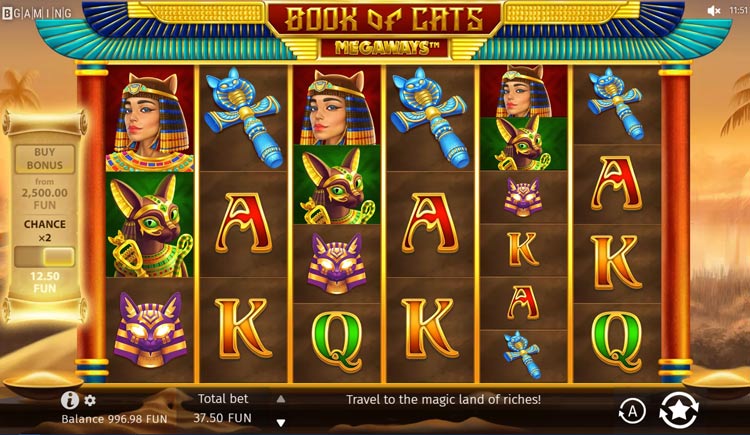Click the Buy Bonus button
The height and width of the screenshot is (435, 750).
45,160
